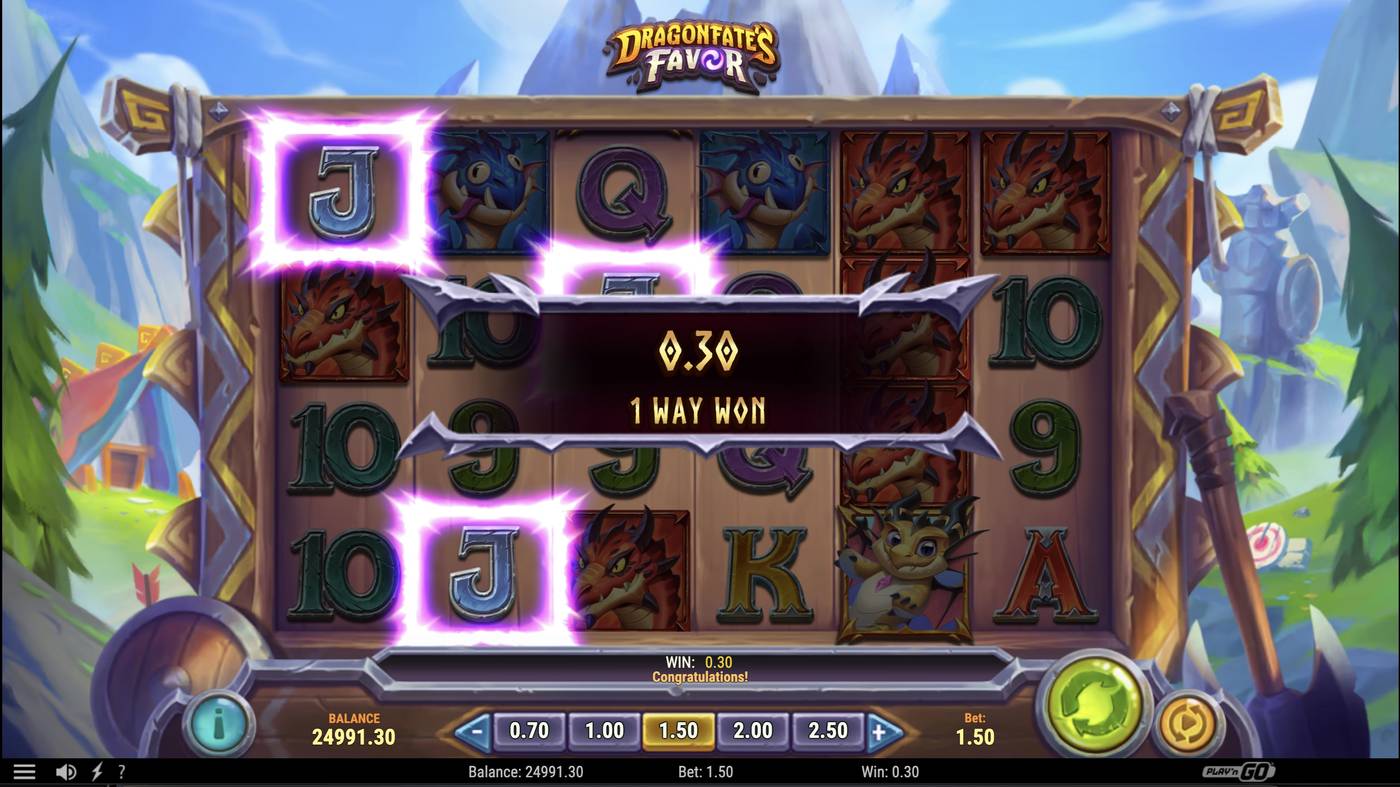Click the 1.00 bet chip selector
Image resolution: width=1400 pixels, height=787 pixels.
pyautogui.click(x=603, y=731)
